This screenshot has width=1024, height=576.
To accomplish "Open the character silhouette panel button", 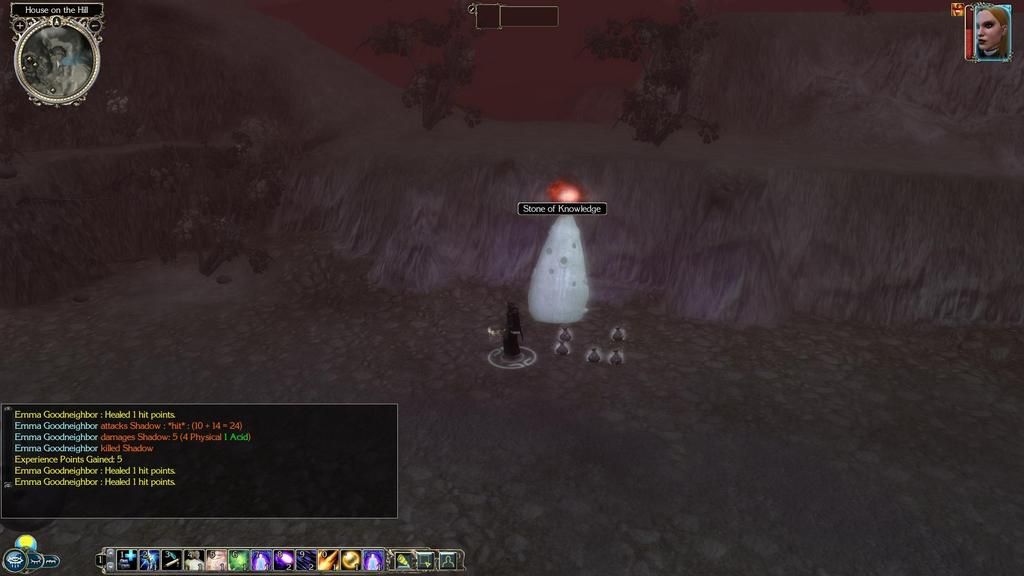I will (447, 560).
